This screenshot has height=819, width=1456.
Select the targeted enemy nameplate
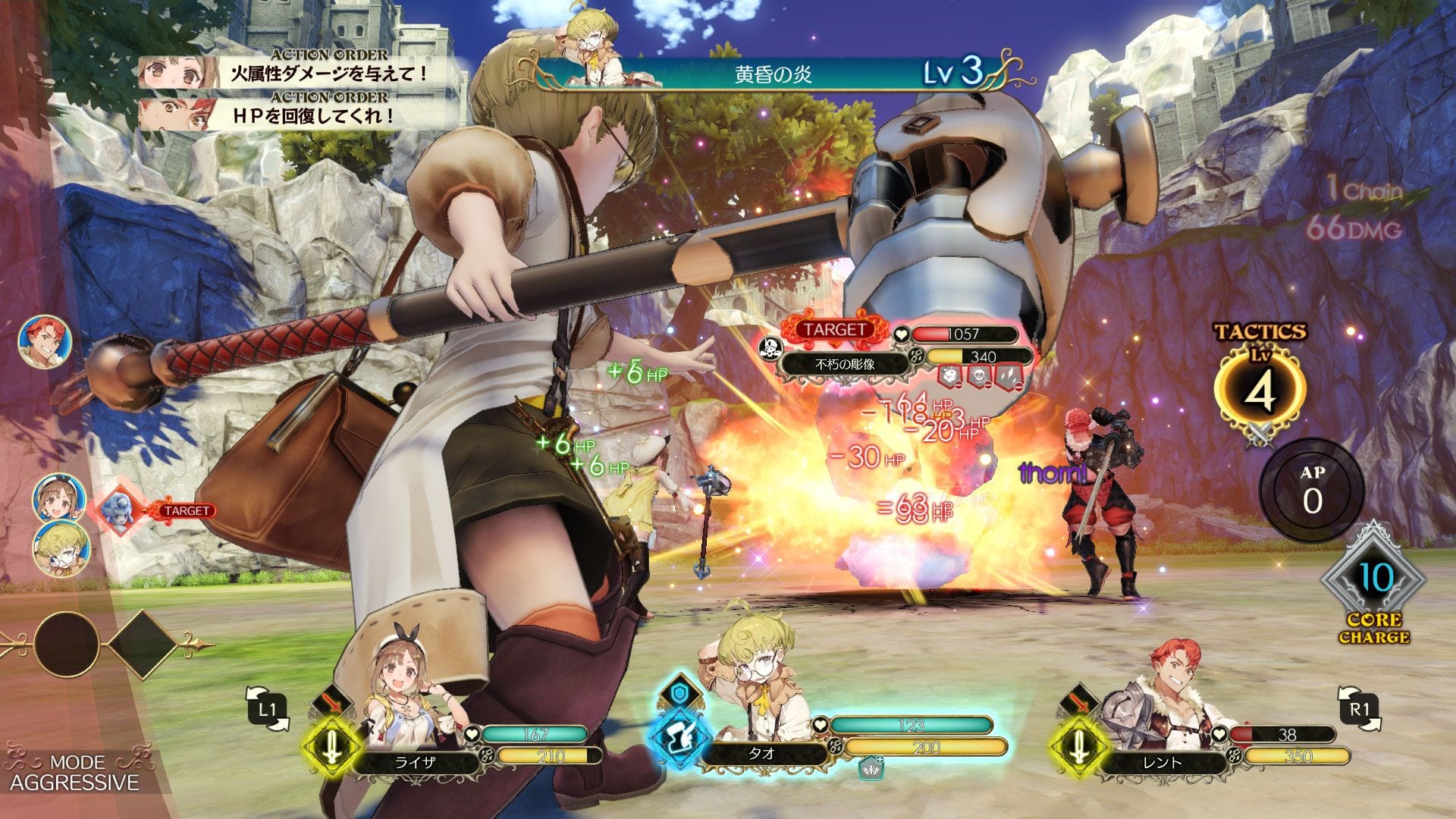(844, 364)
